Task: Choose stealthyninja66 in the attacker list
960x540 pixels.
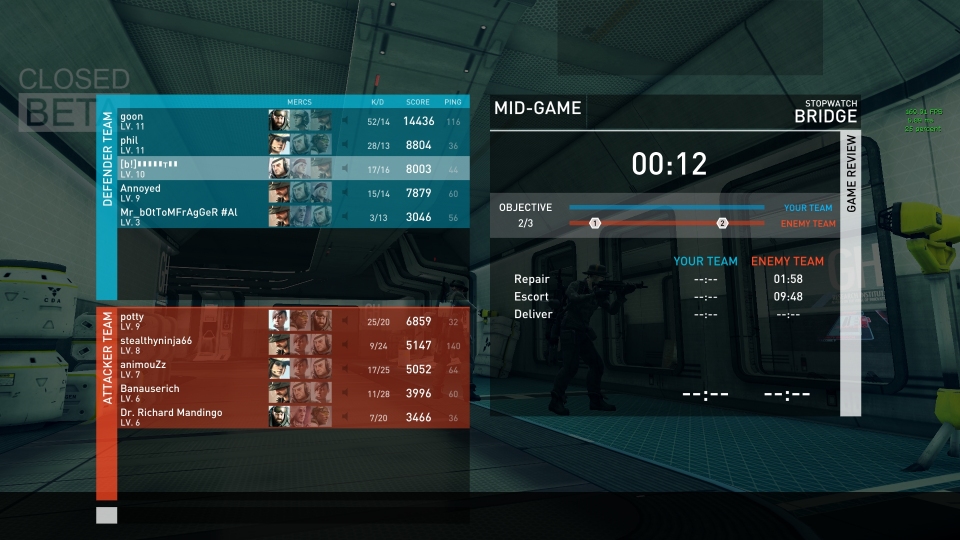Action: 190,345
